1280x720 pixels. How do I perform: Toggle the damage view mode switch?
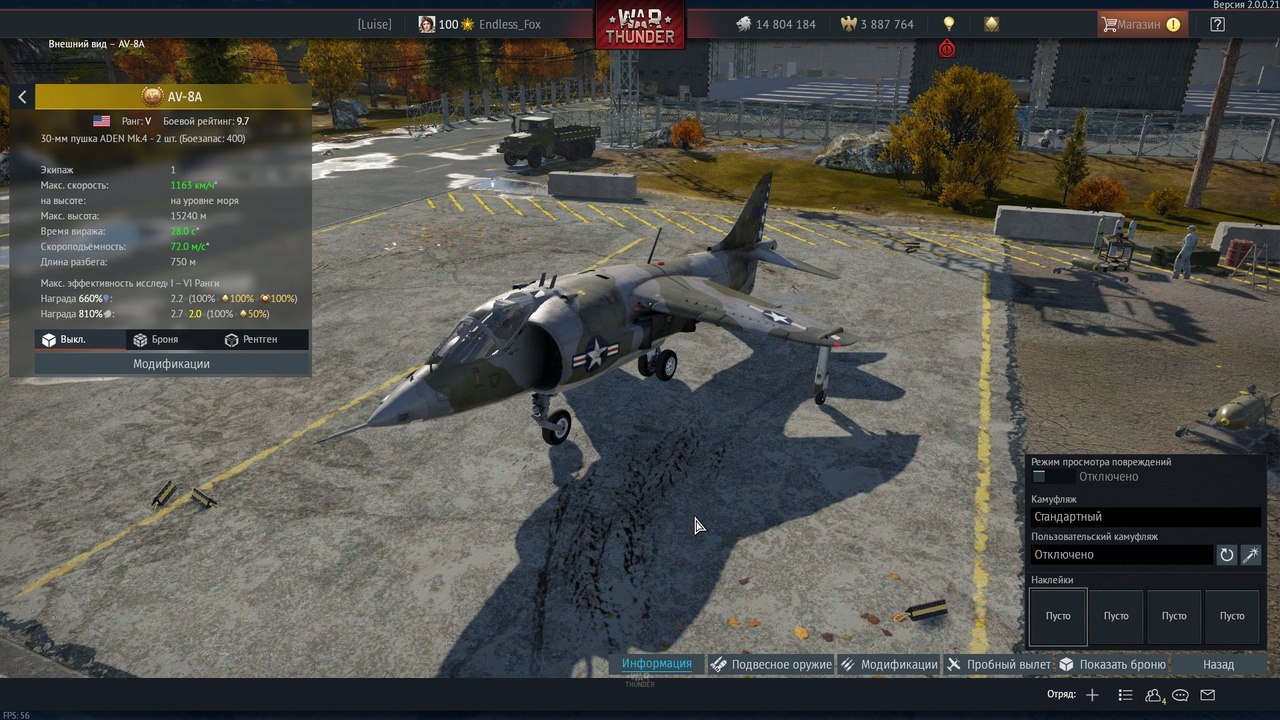click(1046, 477)
